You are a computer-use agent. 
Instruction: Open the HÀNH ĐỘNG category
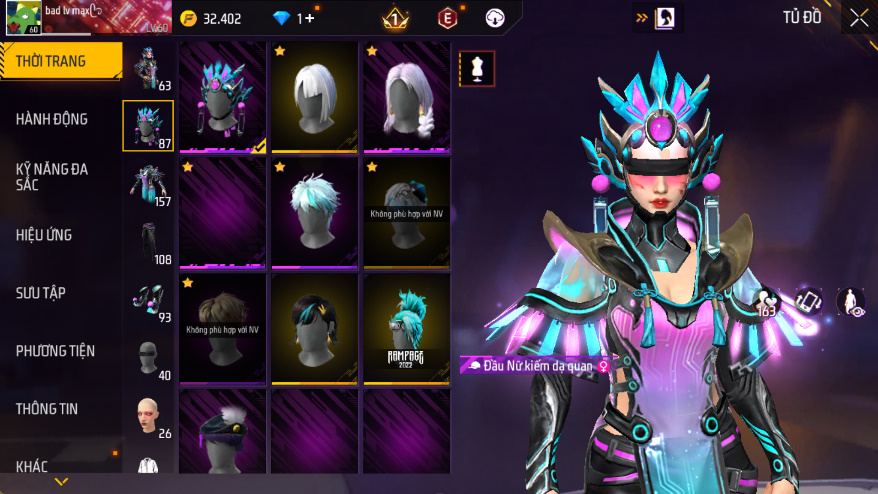pos(52,119)
